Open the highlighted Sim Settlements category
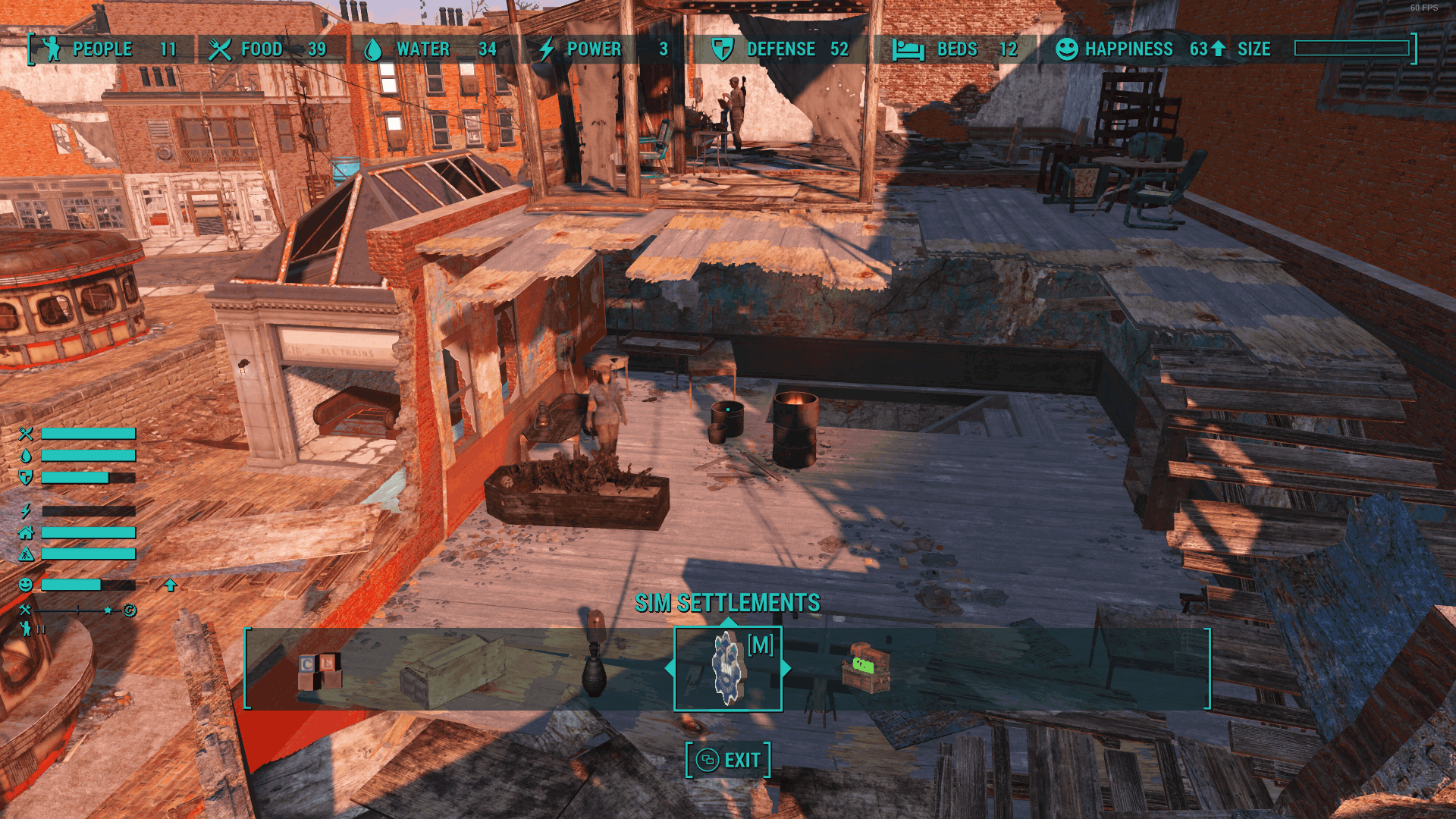The image size is (1456, 819). coord(728,669)
